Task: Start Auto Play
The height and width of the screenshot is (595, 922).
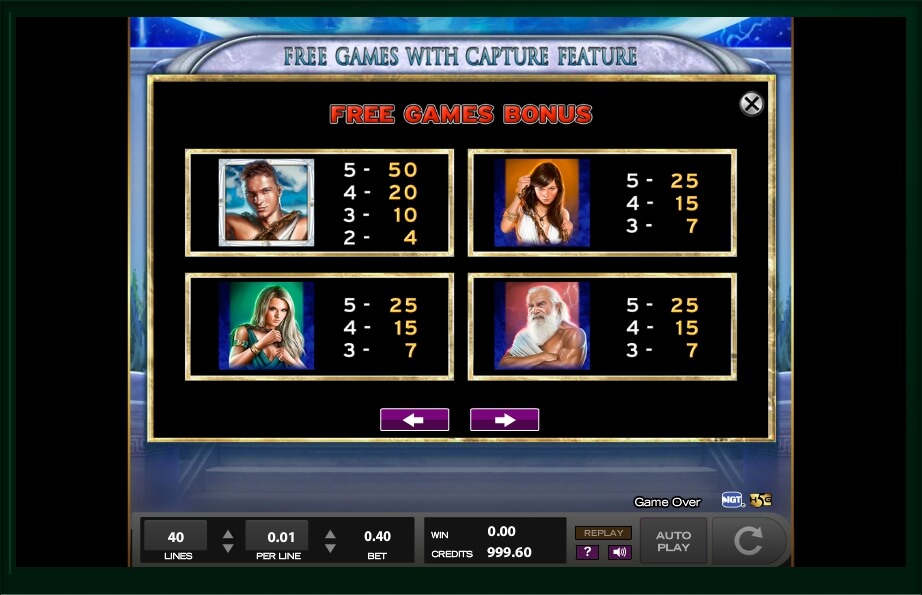Action: click(673, 541)
